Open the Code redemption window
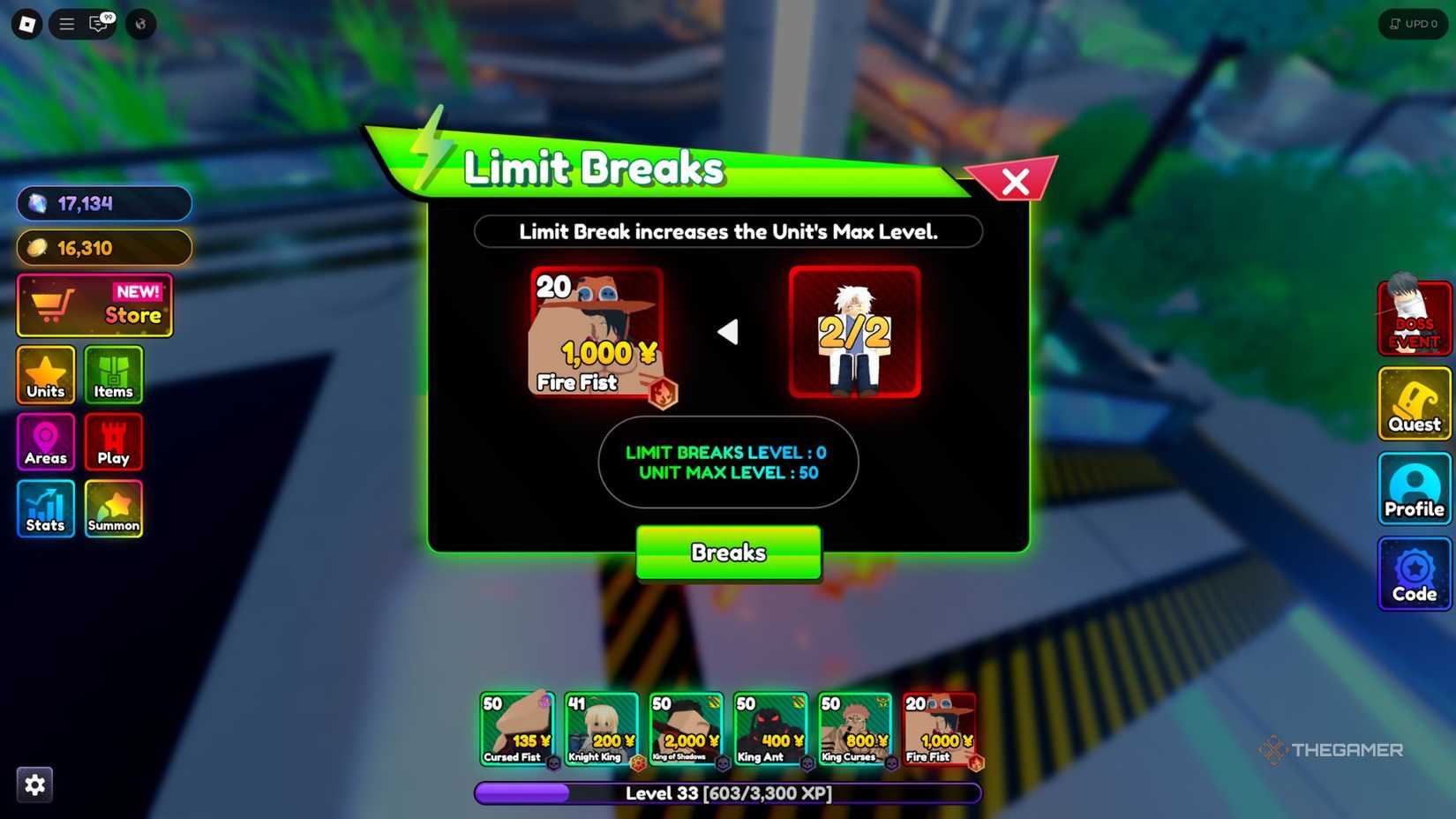This screenshot has width=1456, height=819. [1414, 574]
